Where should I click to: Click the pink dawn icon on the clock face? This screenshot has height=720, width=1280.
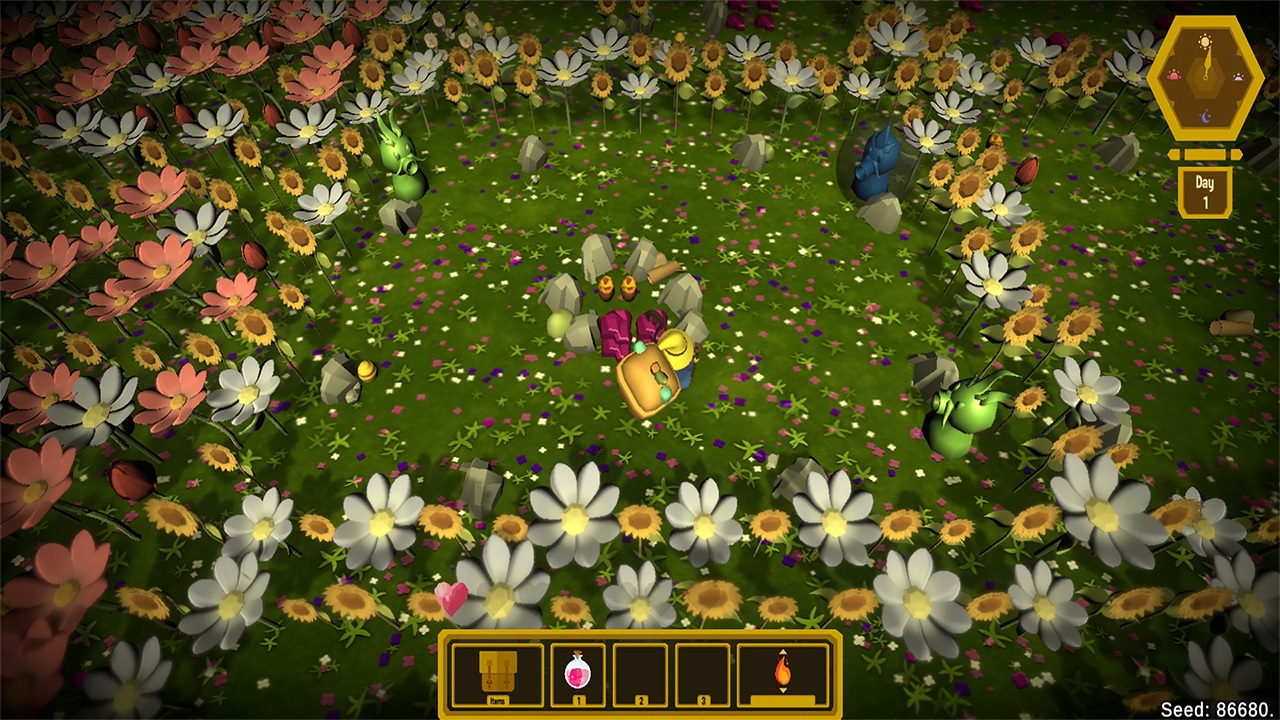[1174, 76]
